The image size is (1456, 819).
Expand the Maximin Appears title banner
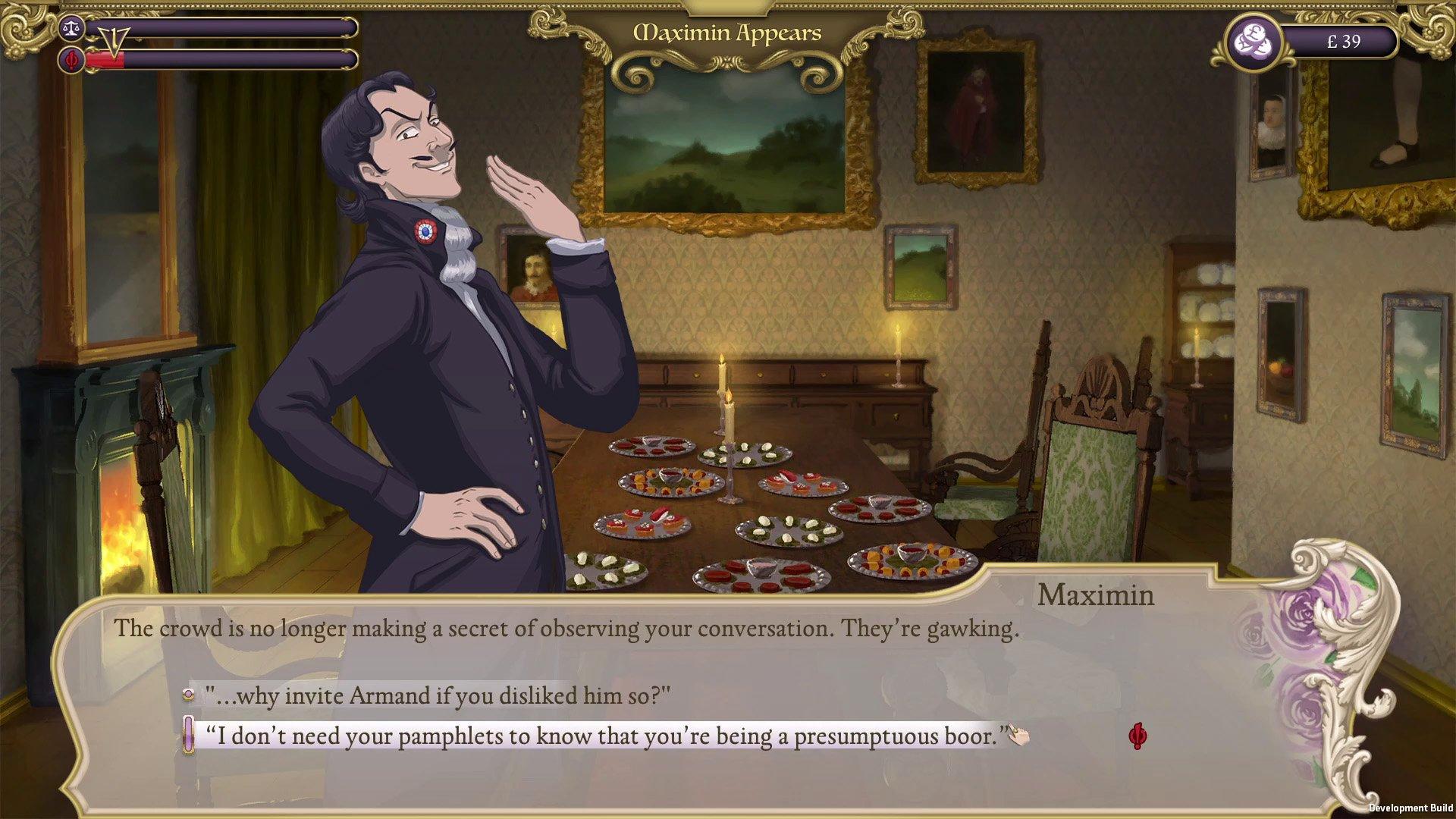(x=728, y=33)
